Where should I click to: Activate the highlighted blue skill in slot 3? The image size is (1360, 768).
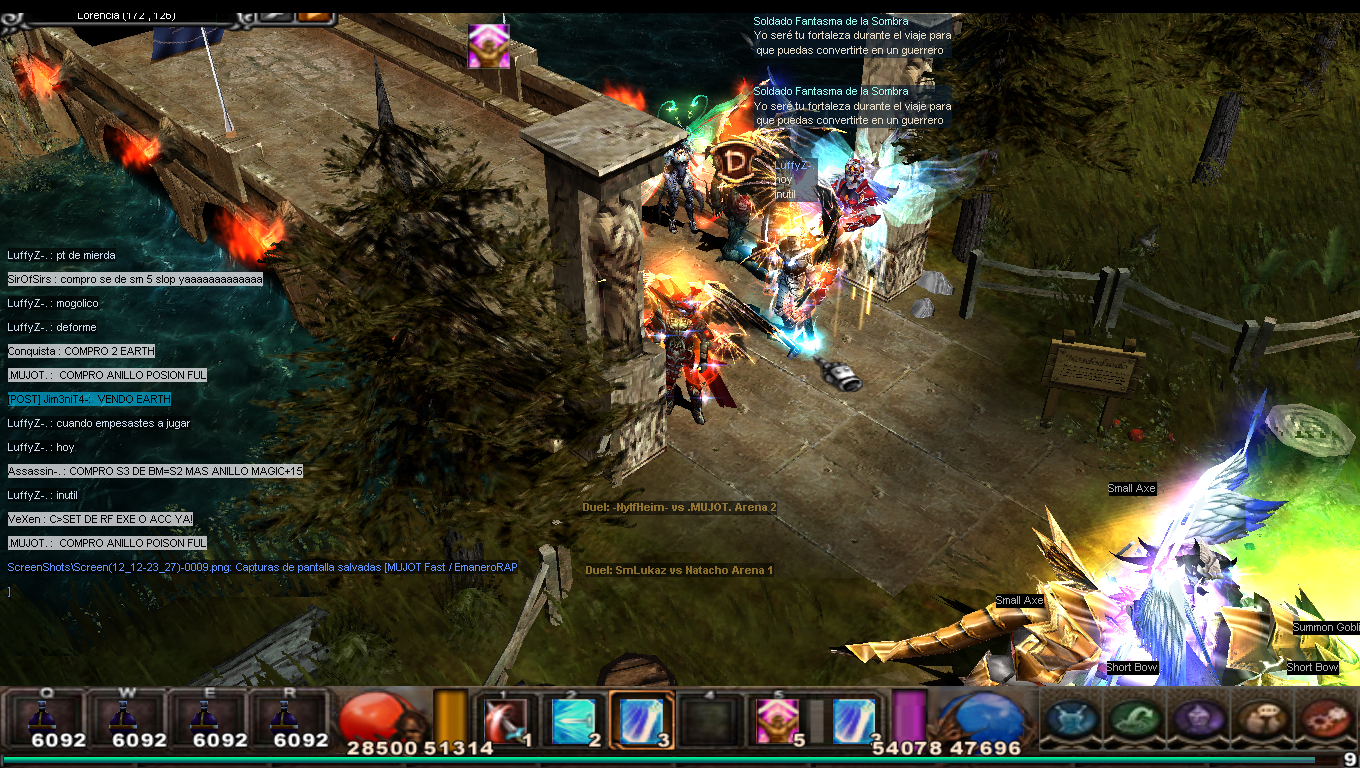[x=640, y=720]
